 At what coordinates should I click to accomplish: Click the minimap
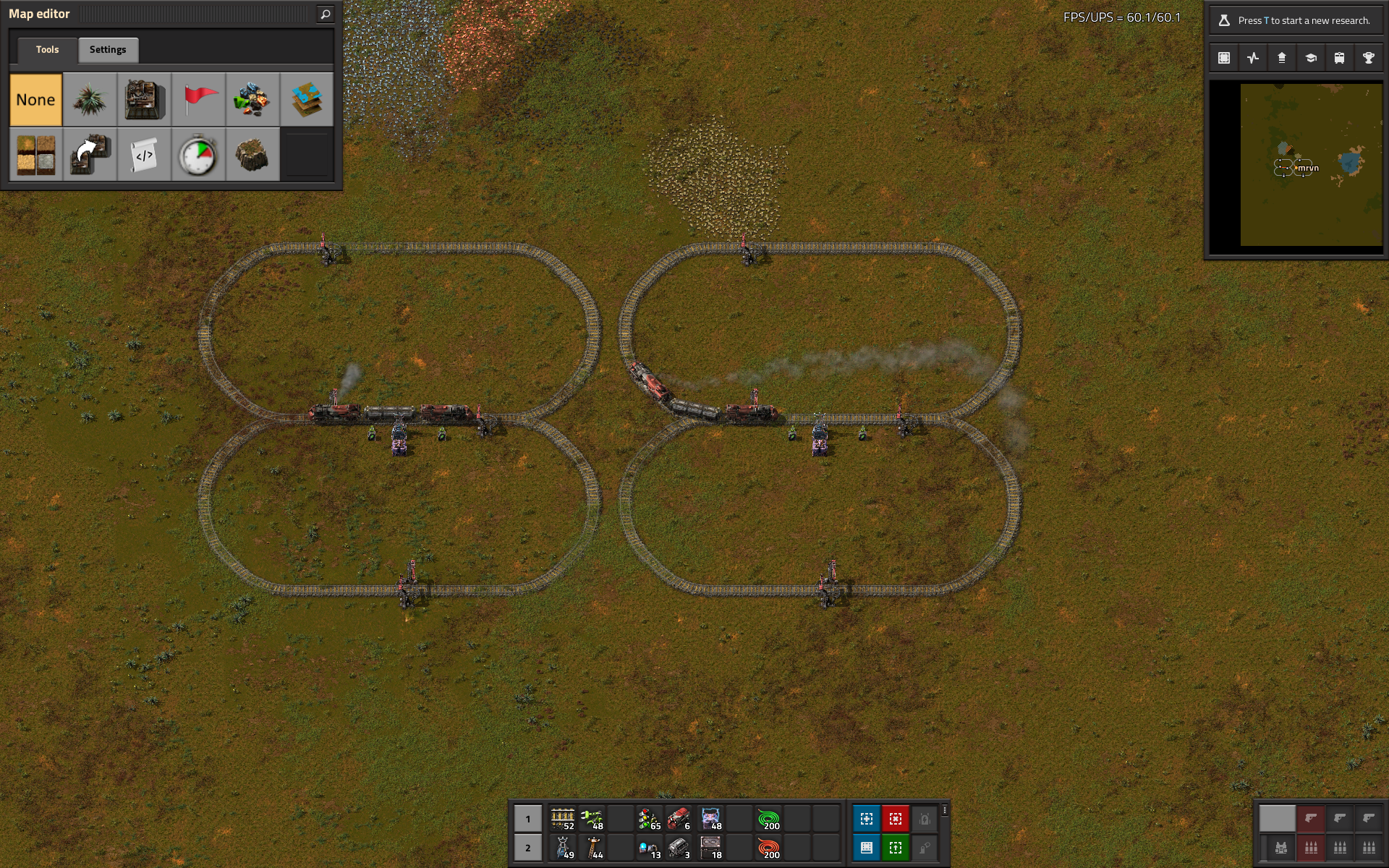click(1311, 165)
